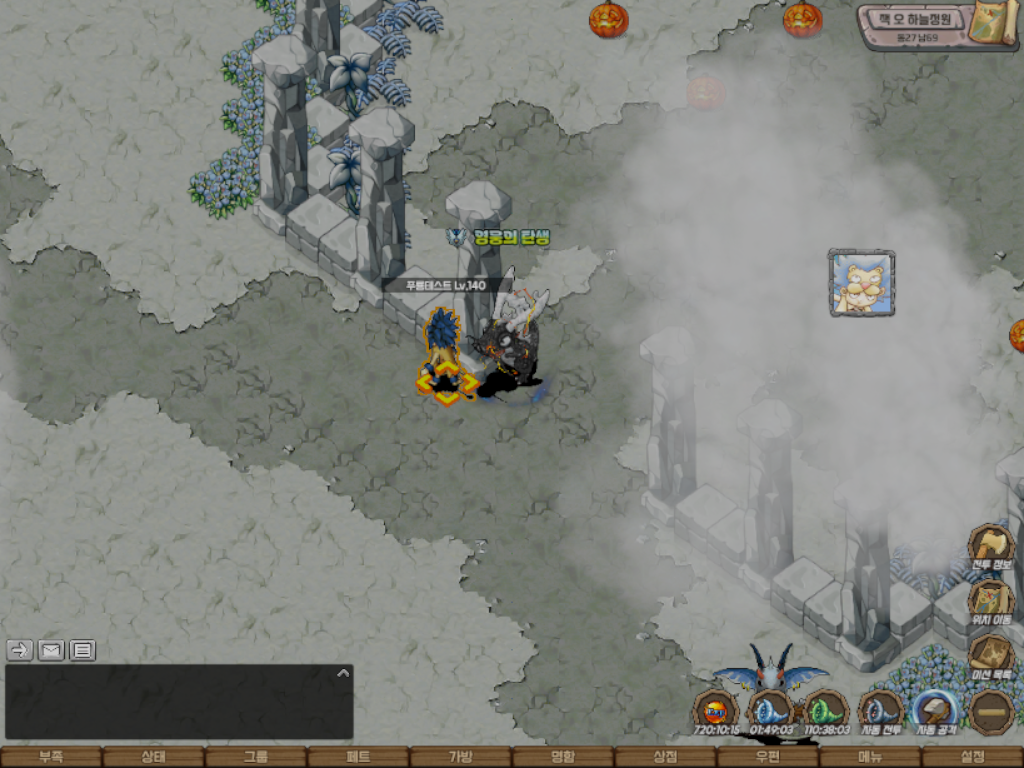Open the 가방 (bag) inventory
This screenshot has width=1024, height=768.
460,757
